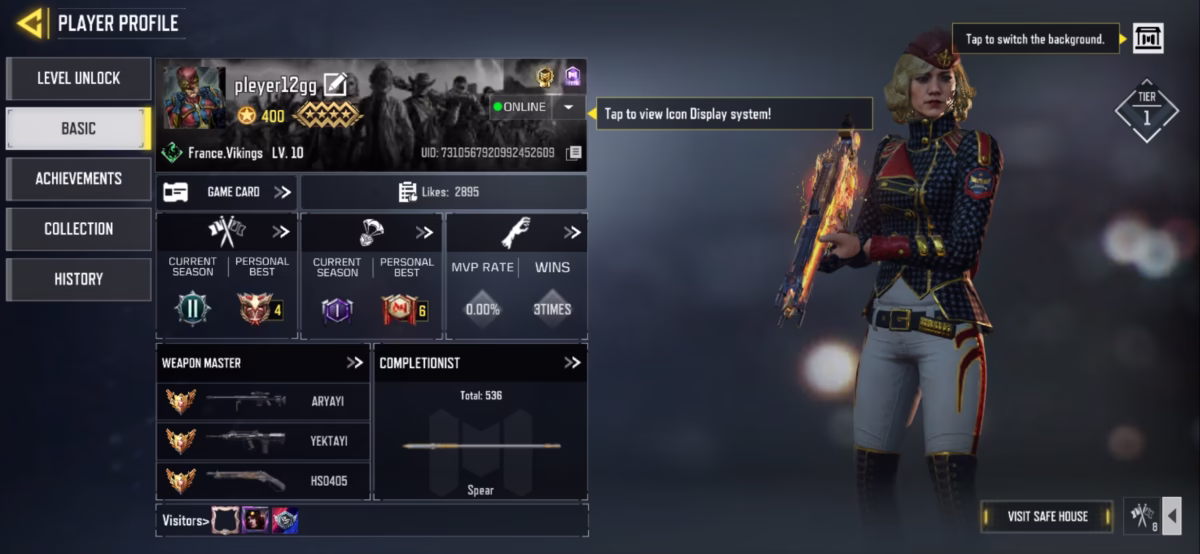1200x554 pixels.
Task: Switch to the Level Unlock tab
Action: (78, 78)
